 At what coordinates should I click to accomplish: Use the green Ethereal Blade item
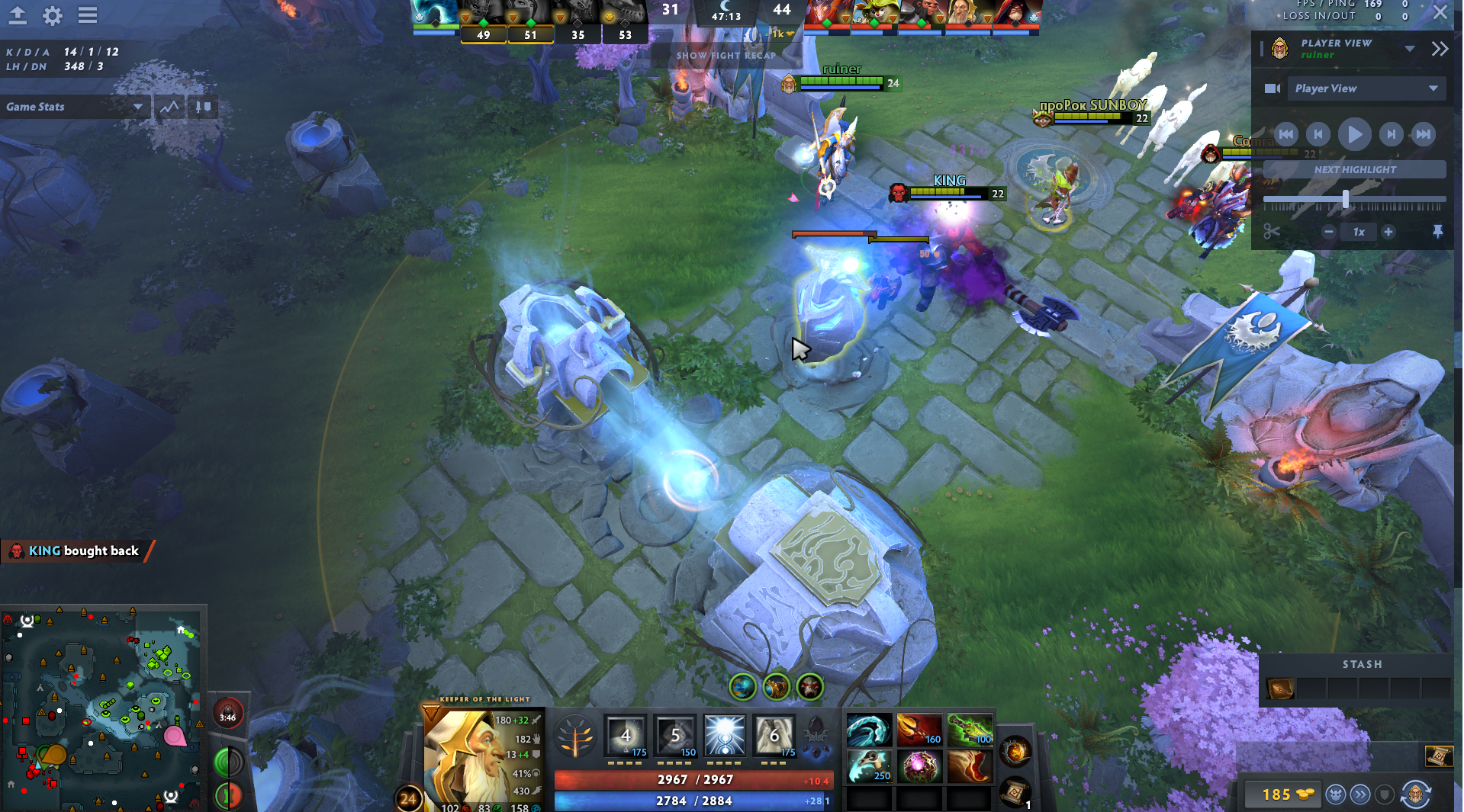pyautogui.click(x=969, y=730)
